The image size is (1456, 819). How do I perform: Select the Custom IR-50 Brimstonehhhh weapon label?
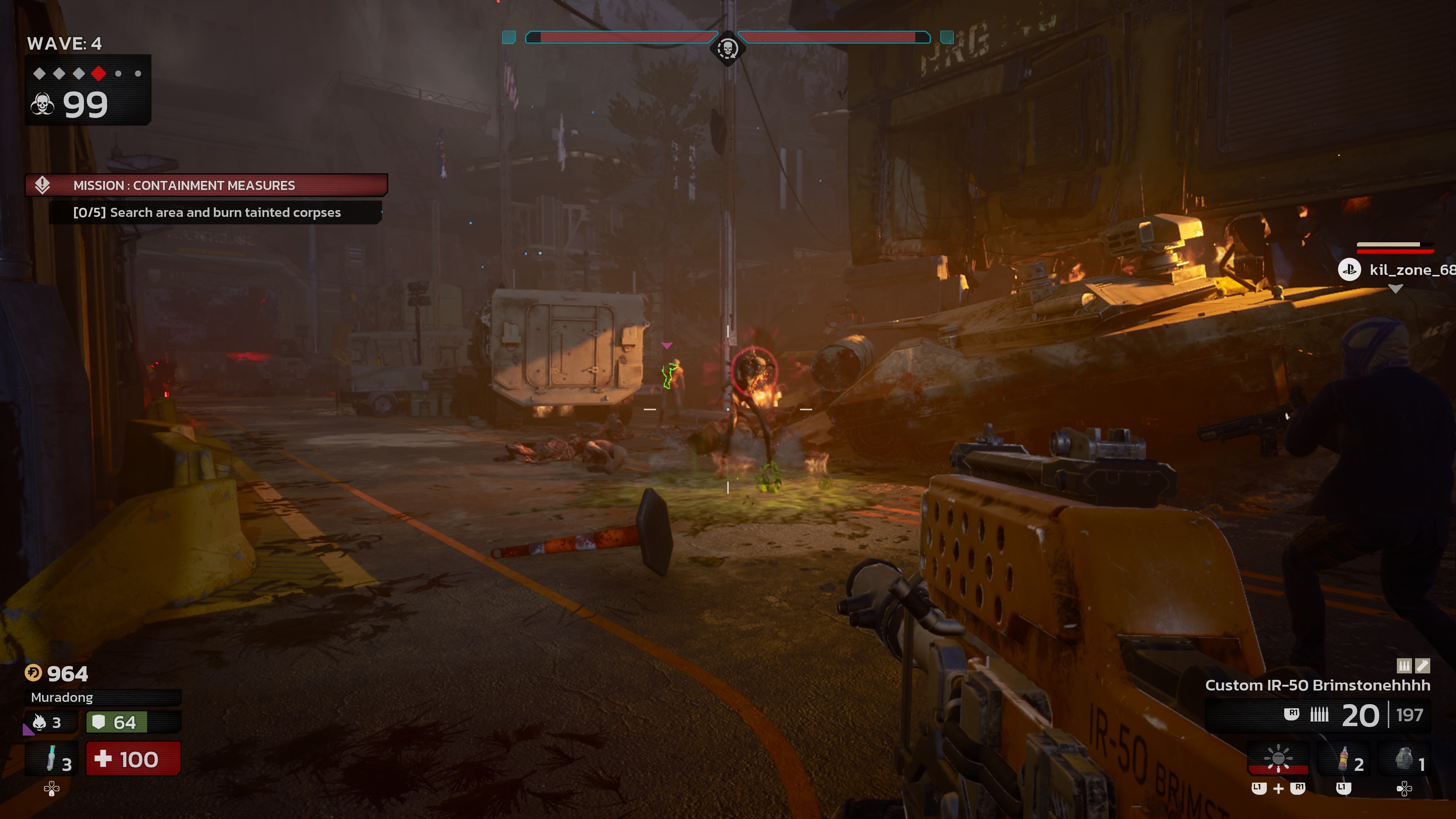(1317, 686)
